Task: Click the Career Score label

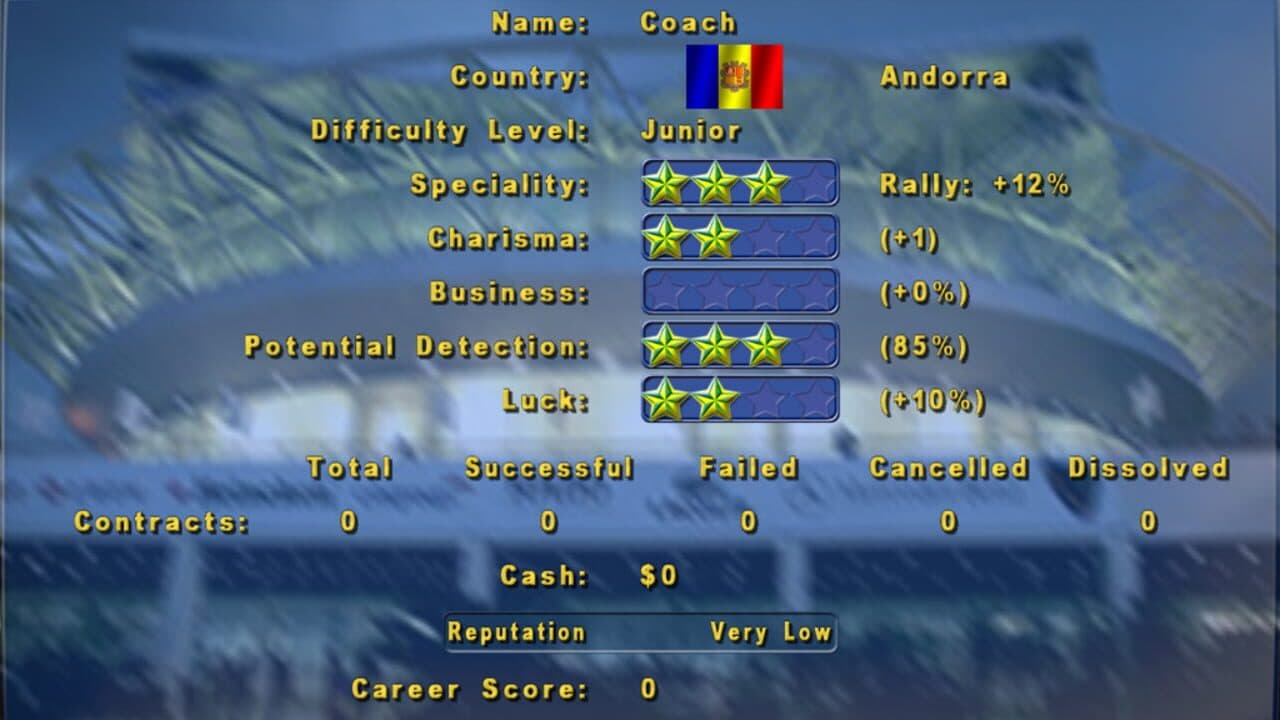Action: pos(470,689)
